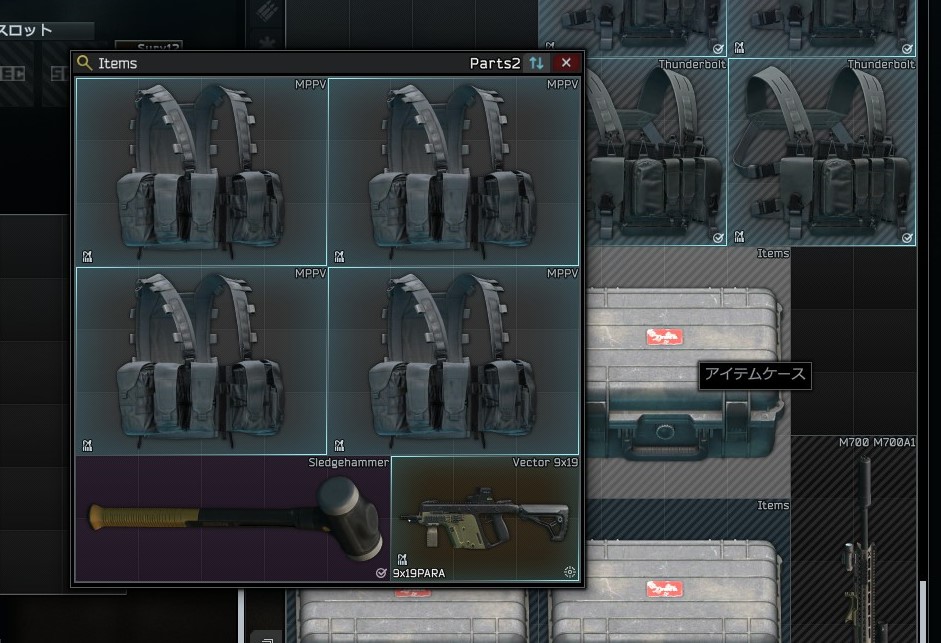Close the Items container window

pyautogui.click(x=566, y=63)
